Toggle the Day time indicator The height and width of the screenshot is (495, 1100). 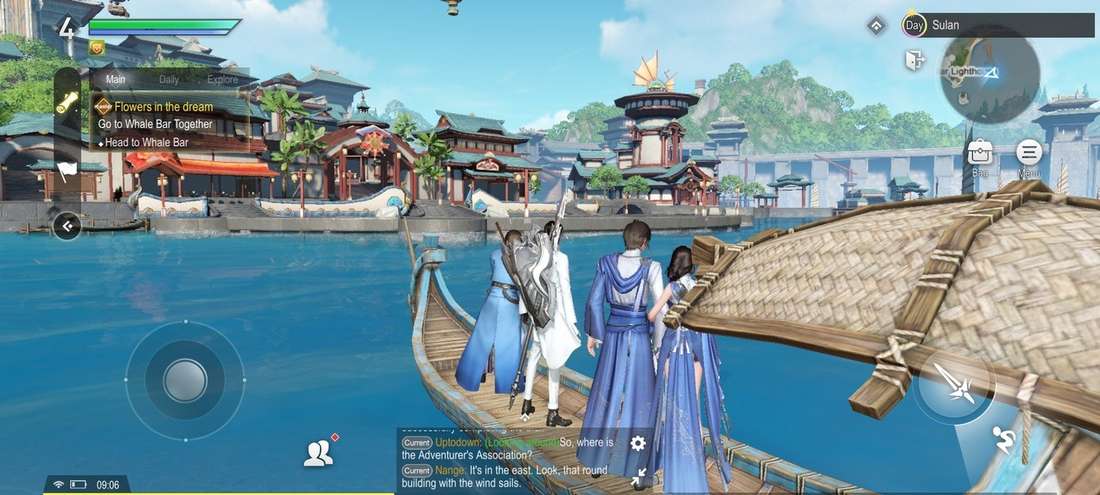coord(913,25)
